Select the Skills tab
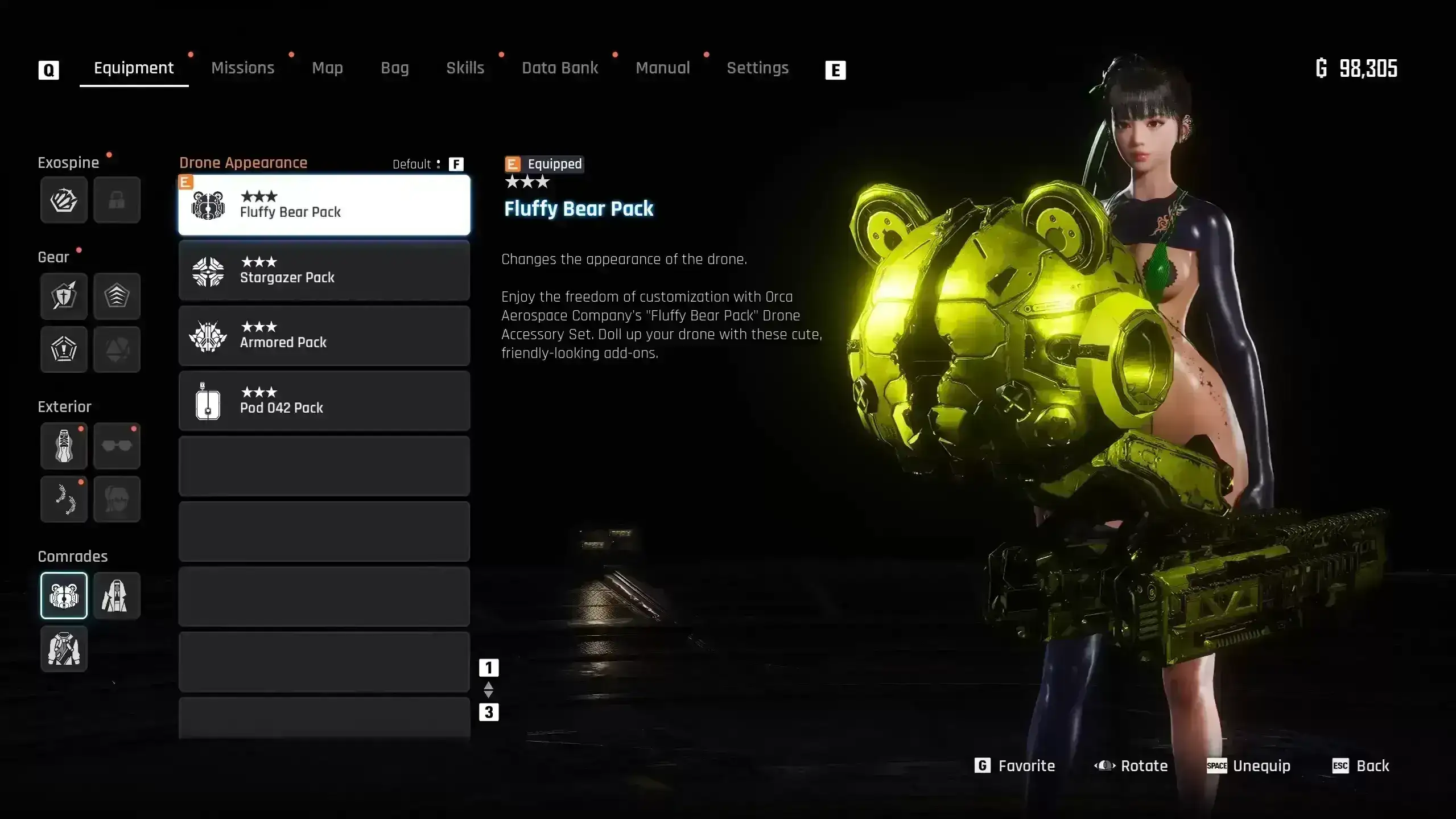This screenshot has width=1456, height=819. click(x=465, y=68)
